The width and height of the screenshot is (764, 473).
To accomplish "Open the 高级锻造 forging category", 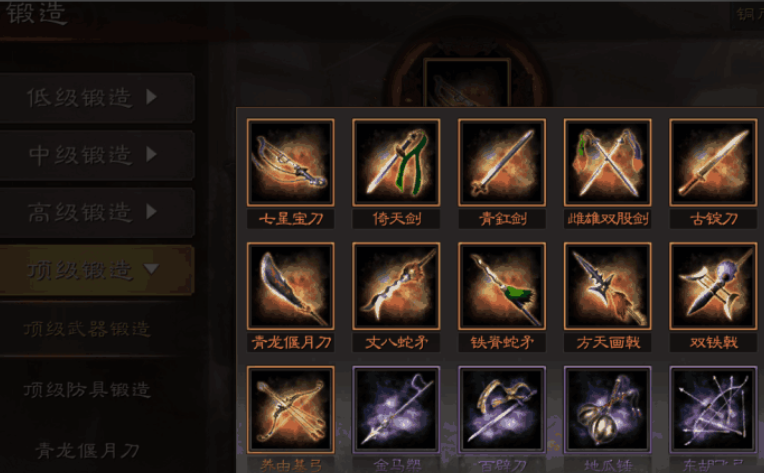I will (96, 212).
